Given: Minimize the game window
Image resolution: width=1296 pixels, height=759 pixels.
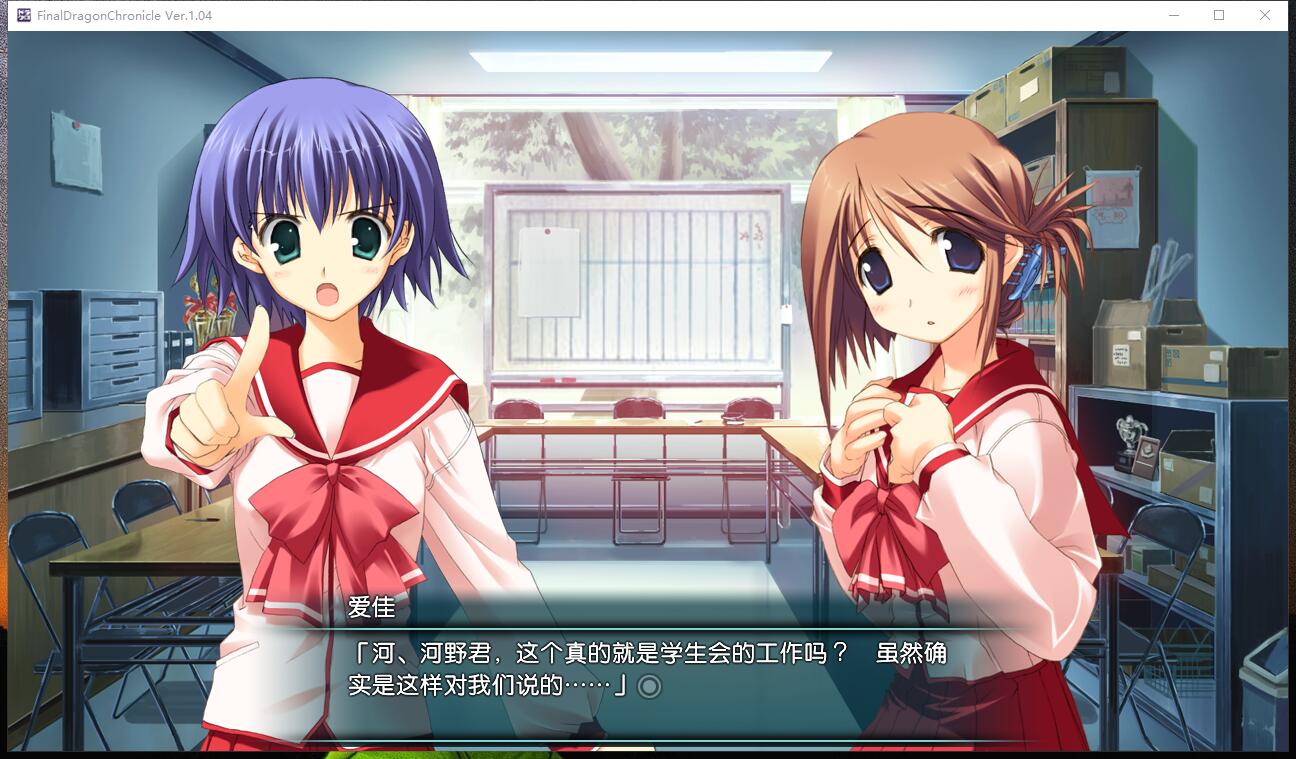Looking at the screenshot, I should tap(1173, 15).
